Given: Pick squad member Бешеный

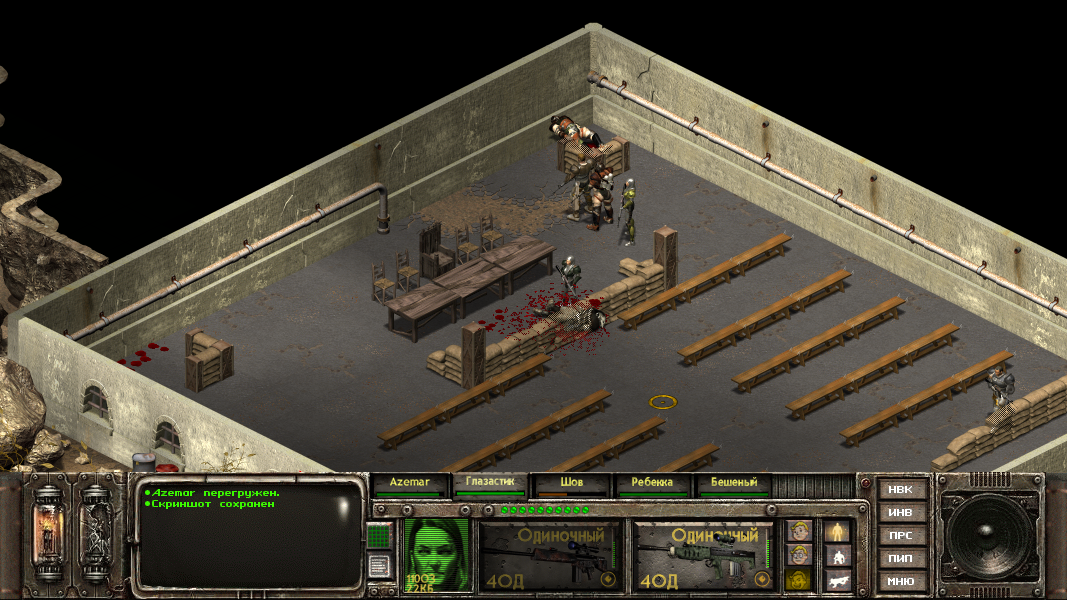Looking at the screenshot, I should [x=733, y=483].
